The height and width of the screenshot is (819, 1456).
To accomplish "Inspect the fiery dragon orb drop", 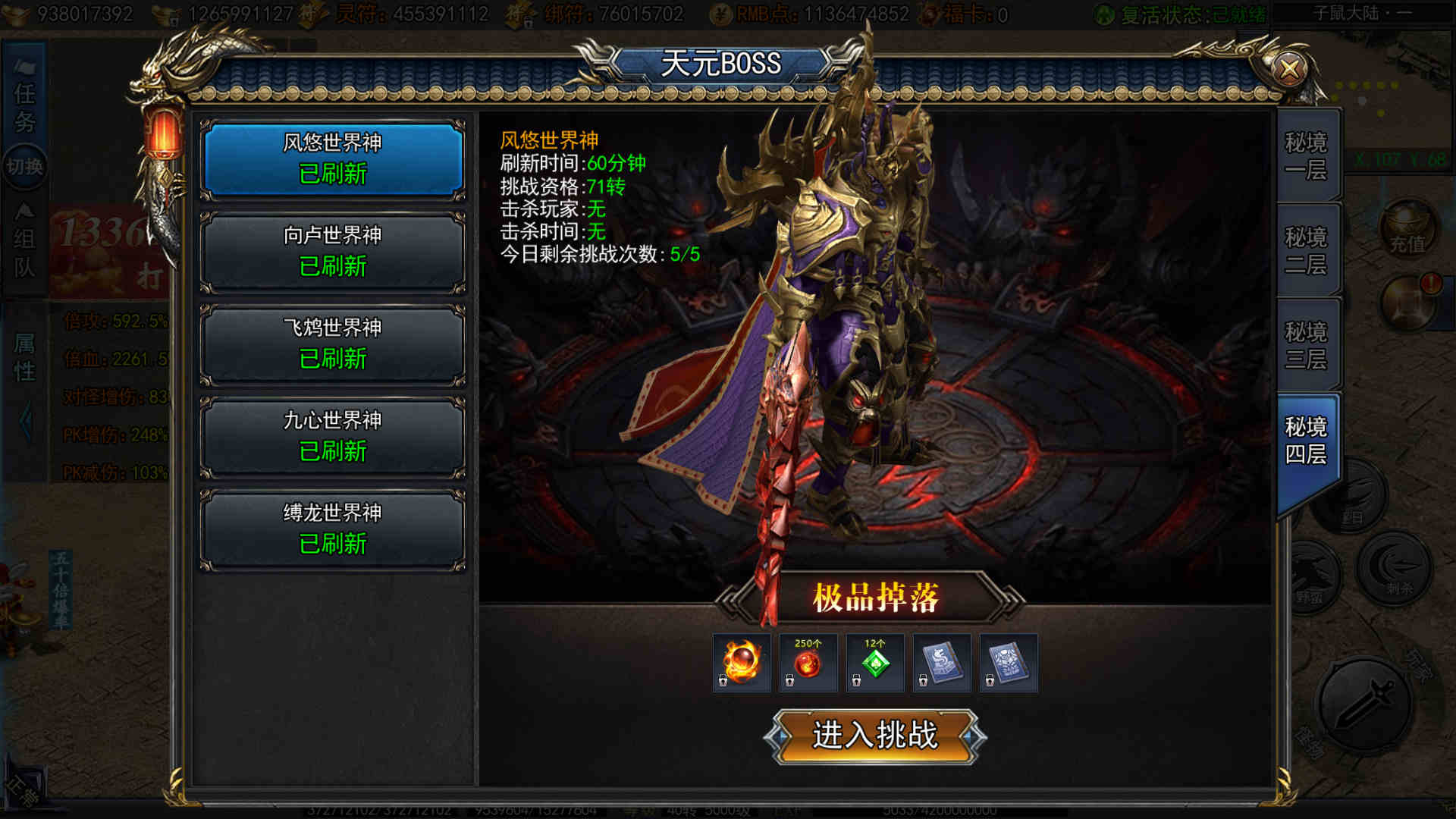I will [x=741, y=663].
